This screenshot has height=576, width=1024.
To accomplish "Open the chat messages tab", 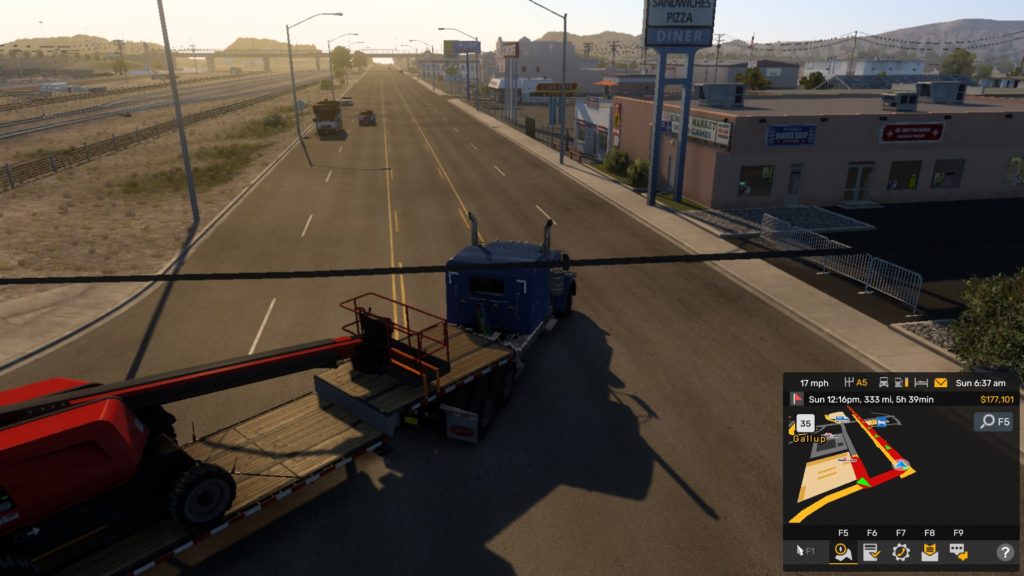I will click(958, 551).
